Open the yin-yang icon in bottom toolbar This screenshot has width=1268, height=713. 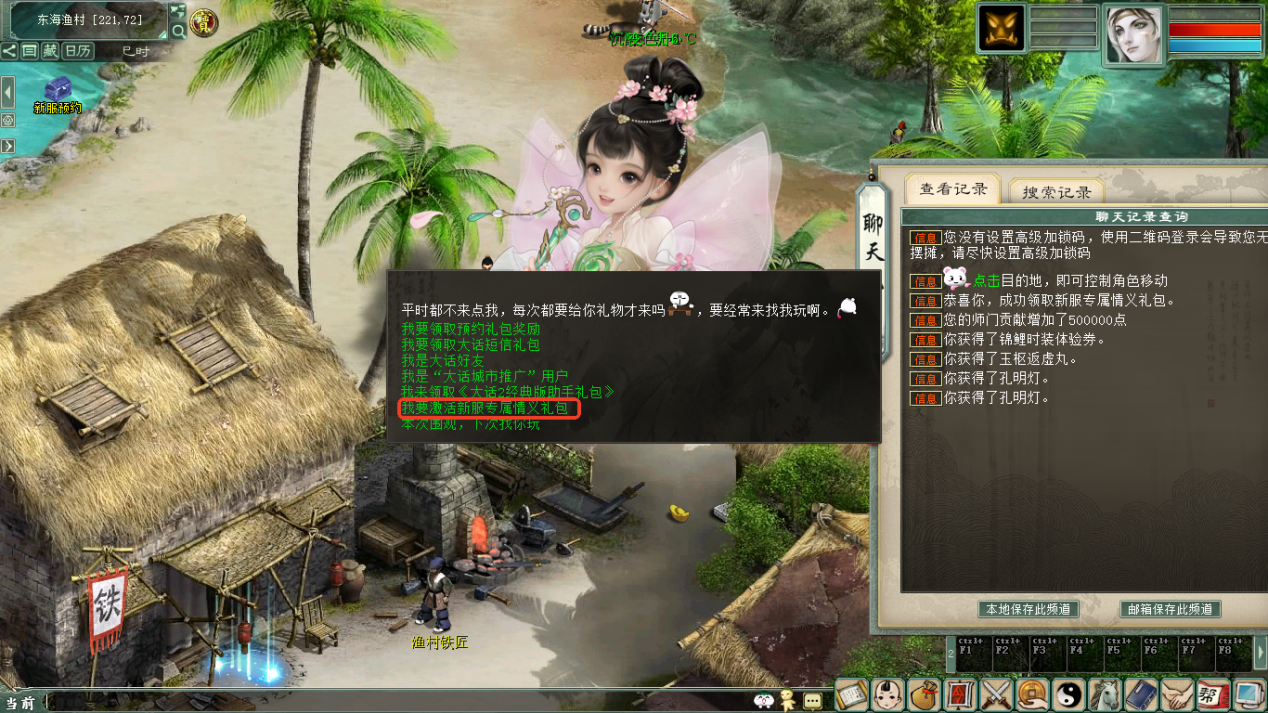[1069, 694]
